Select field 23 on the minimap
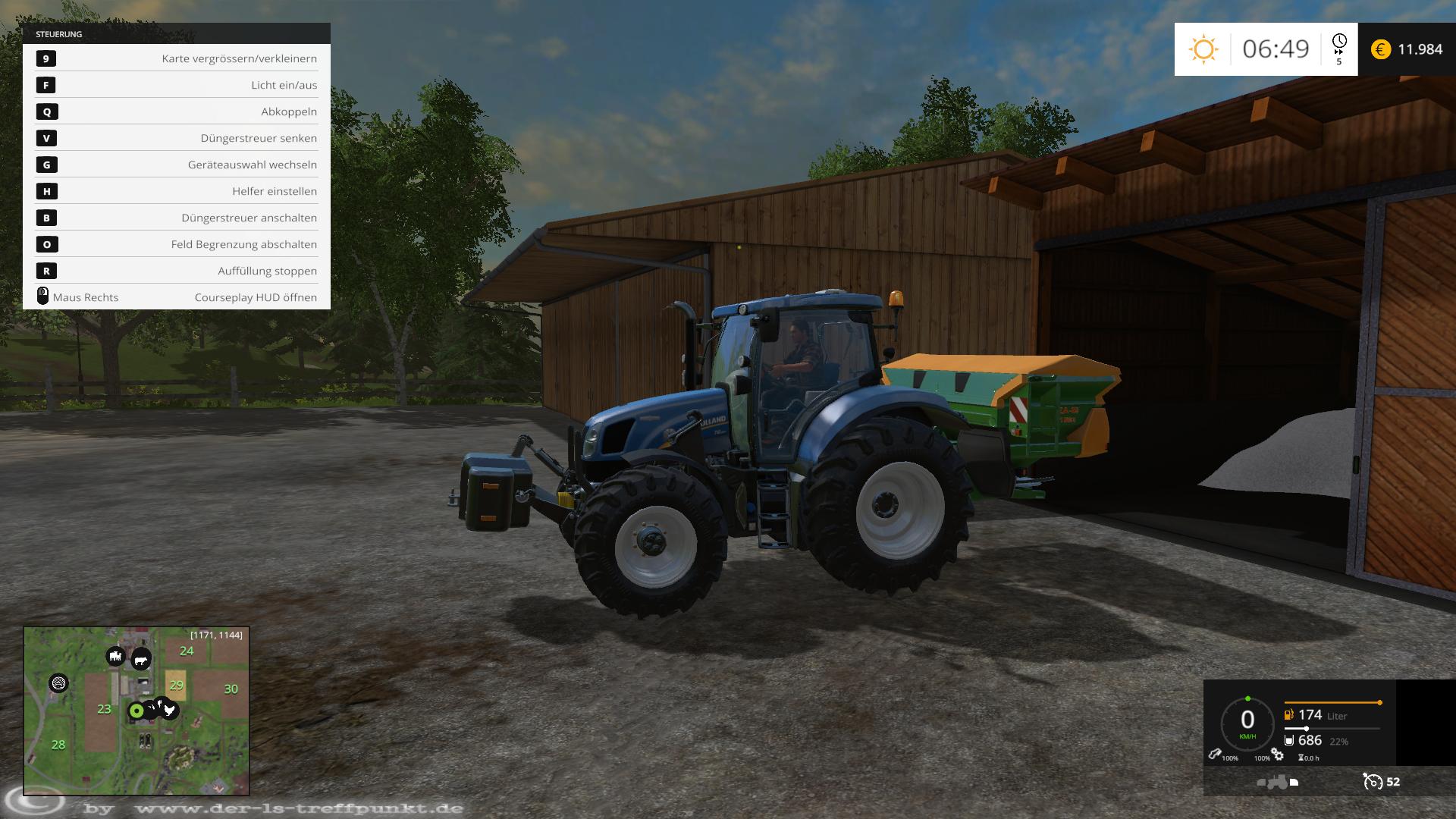 (104, 709)
